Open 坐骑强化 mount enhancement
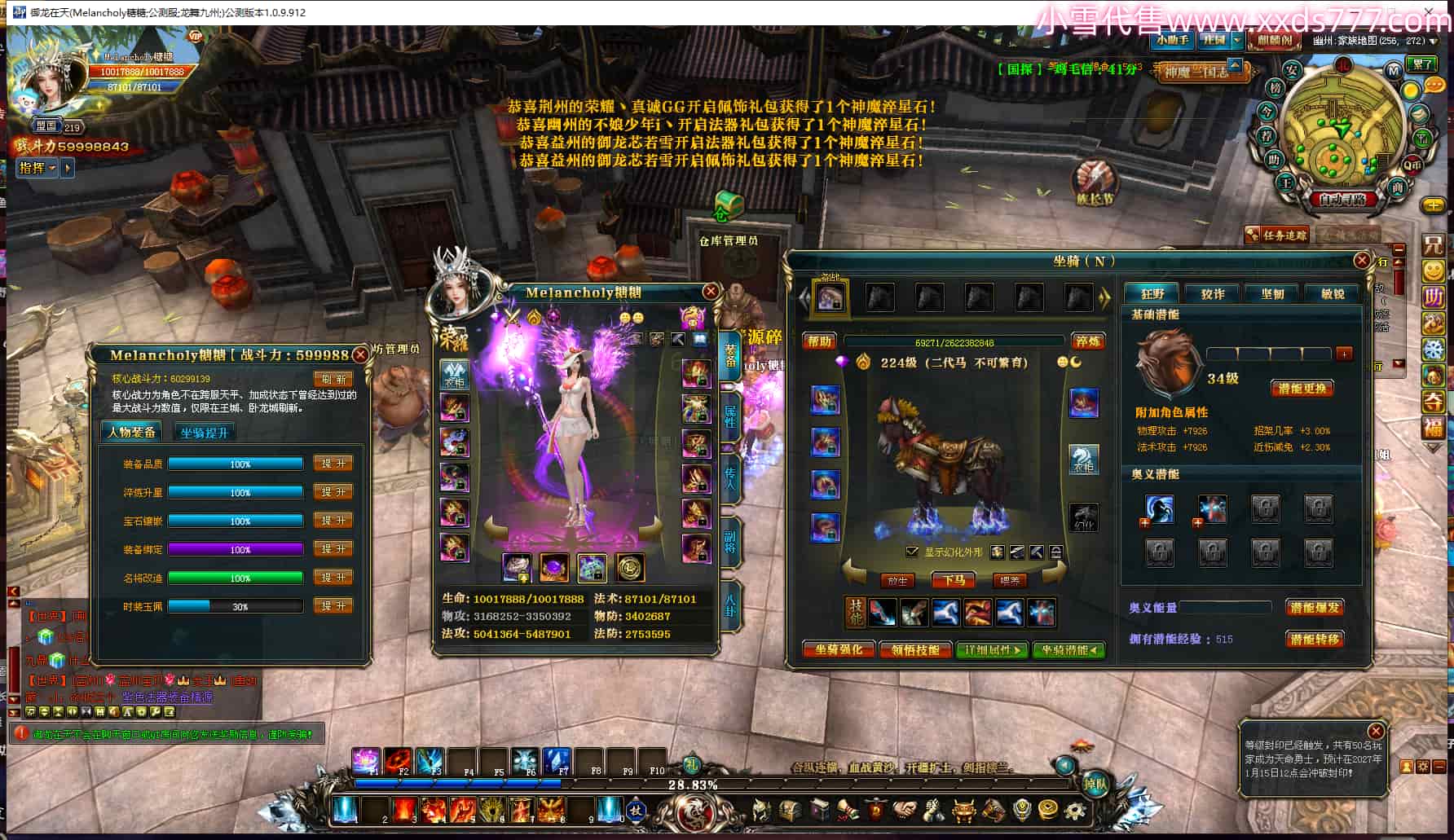The image size is (1454, 840). pyautogui.click(x=839, y=649)
